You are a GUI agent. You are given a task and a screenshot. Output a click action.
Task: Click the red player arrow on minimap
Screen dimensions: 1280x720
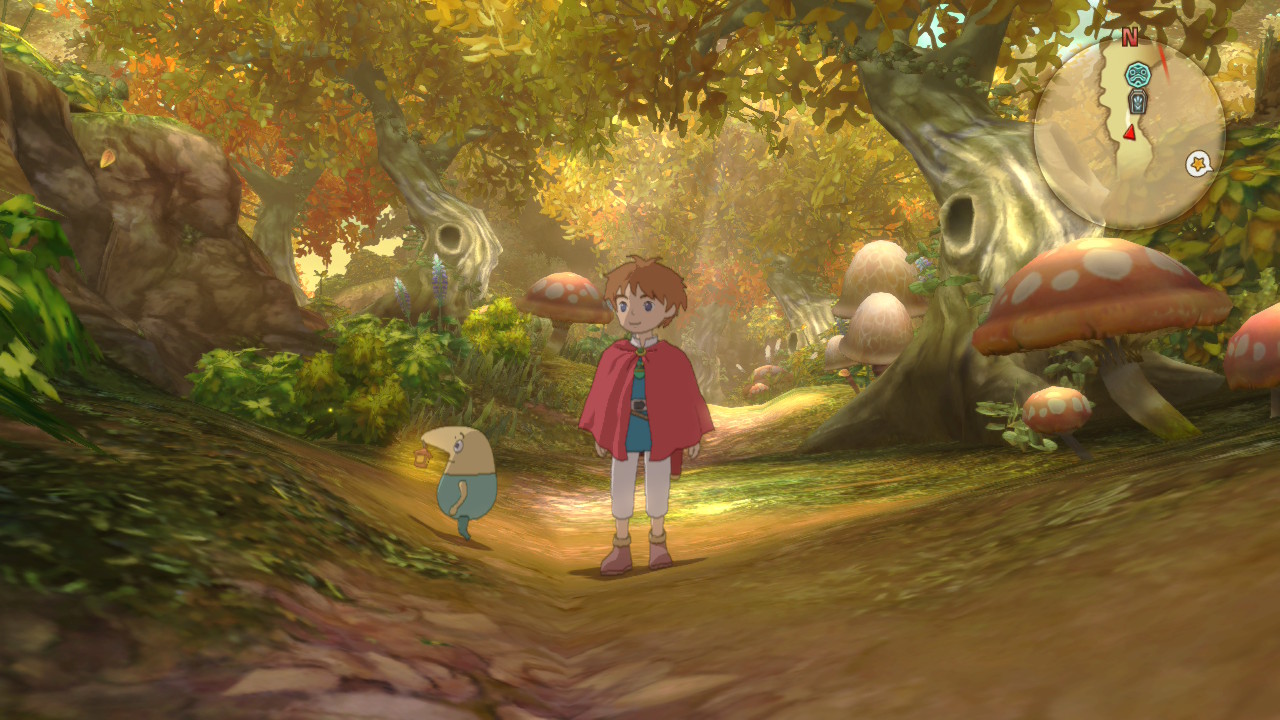(x=1129, y=132)
